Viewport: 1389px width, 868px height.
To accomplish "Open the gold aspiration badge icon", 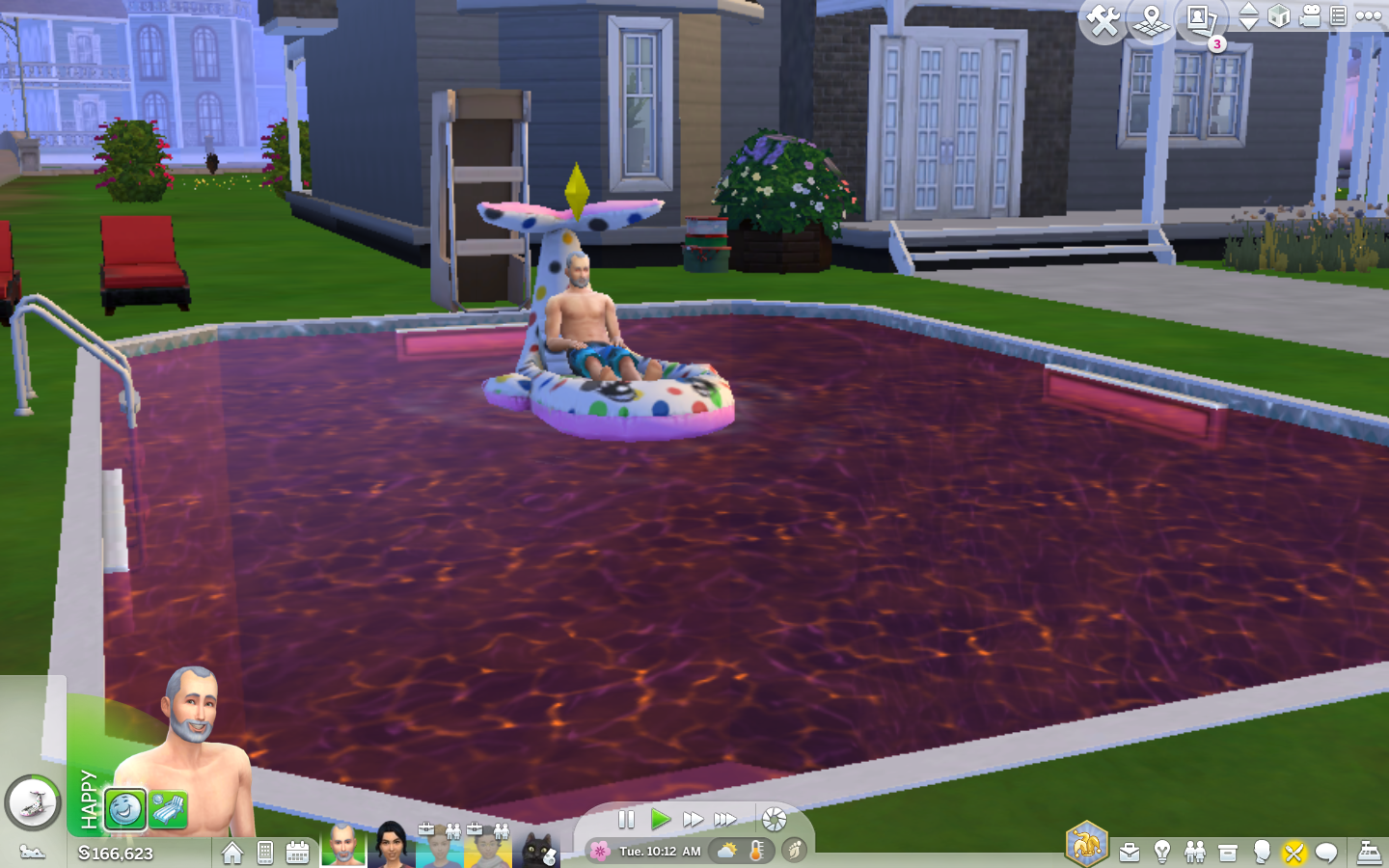I will (x=1086, y=847).
